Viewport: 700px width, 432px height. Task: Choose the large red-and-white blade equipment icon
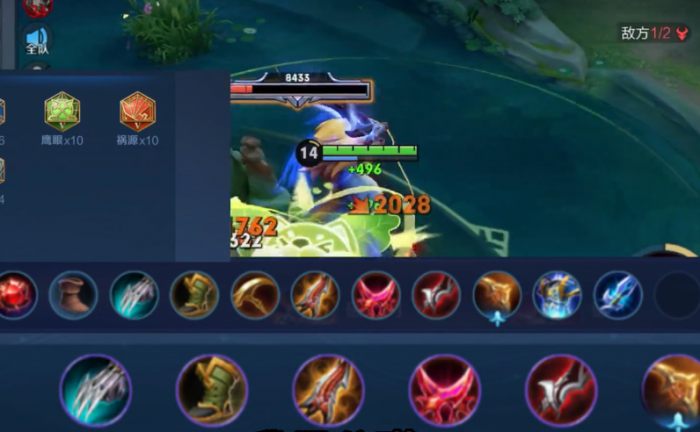pos(561,390)
